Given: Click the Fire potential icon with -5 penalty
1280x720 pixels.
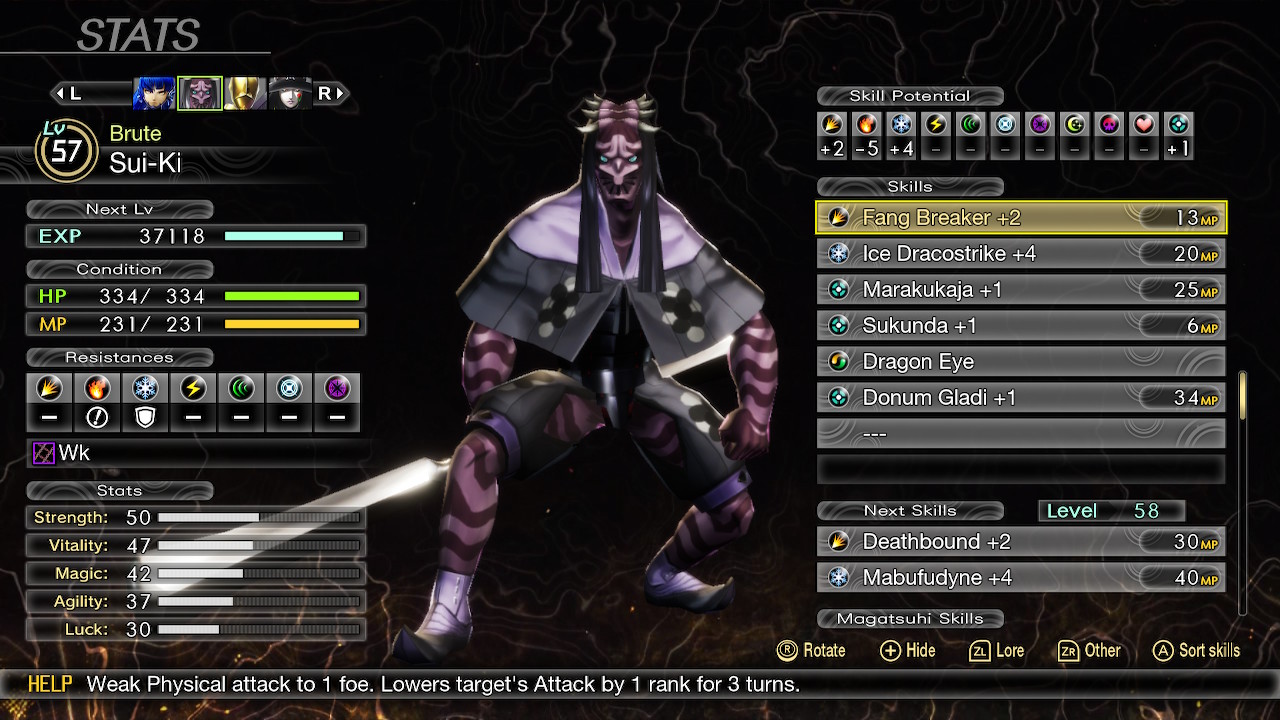Looking at the screenshot, I should (x=866, y=130).
